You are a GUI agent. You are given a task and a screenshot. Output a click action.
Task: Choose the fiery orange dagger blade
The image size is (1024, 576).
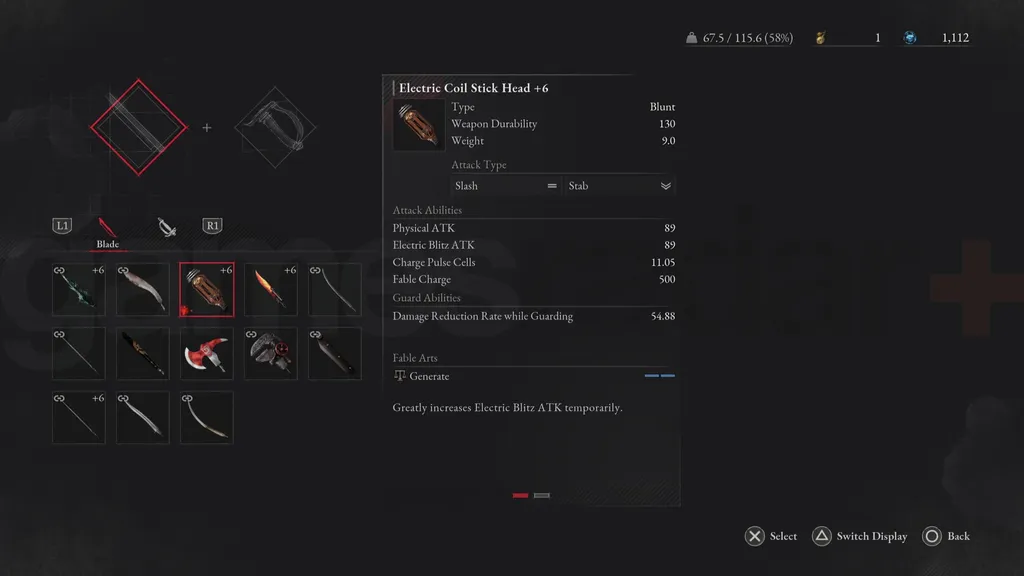click(x=271, y=290)
